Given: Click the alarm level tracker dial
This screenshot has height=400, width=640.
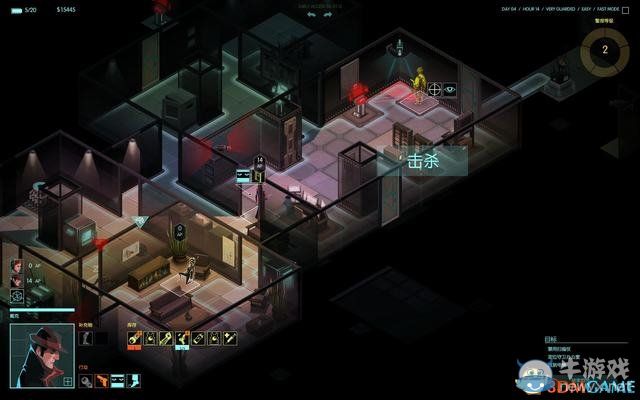Looking at the screenshot, I should click(604, 47).
